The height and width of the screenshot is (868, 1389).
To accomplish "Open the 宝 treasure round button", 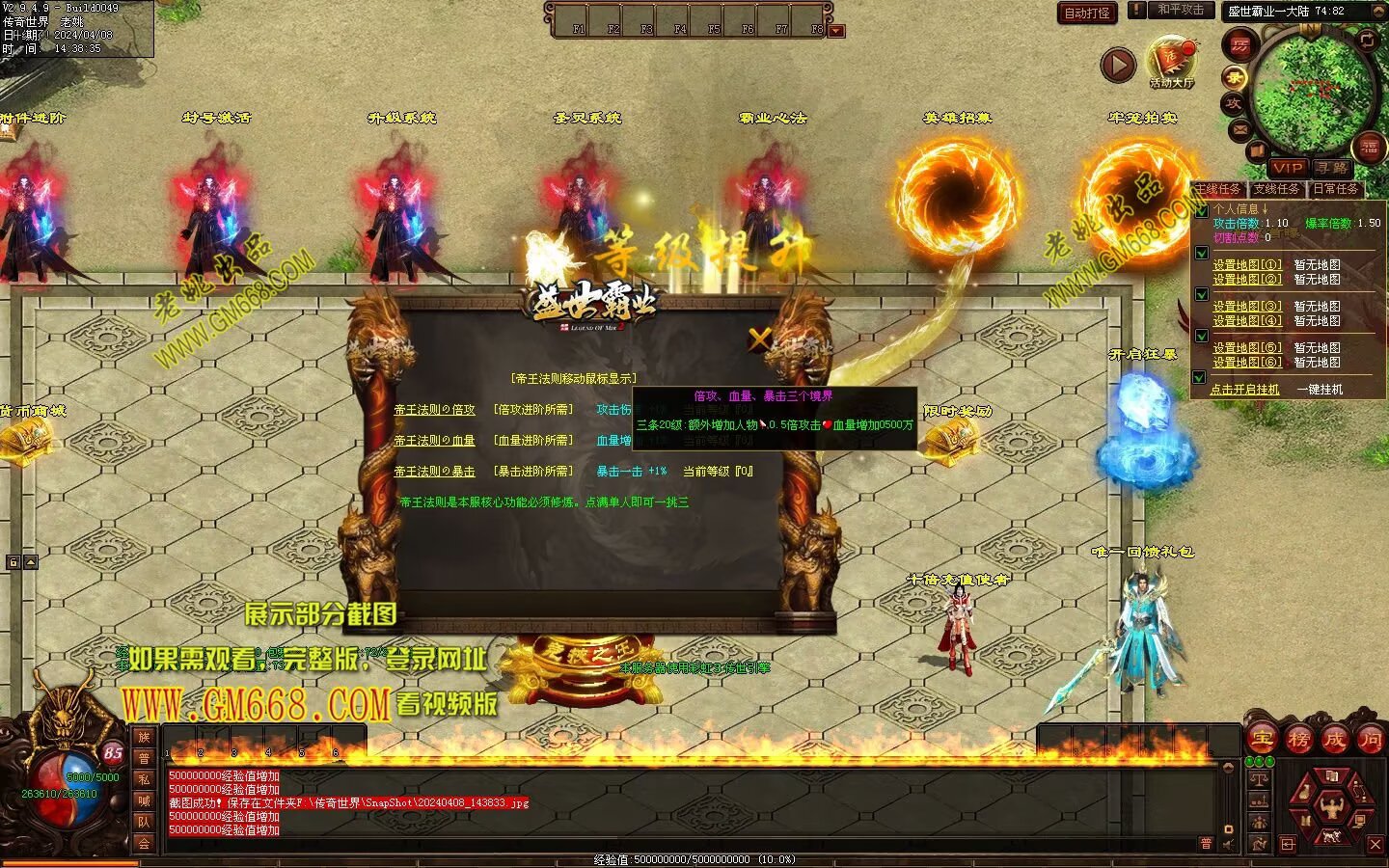I will coord(1262,740).
